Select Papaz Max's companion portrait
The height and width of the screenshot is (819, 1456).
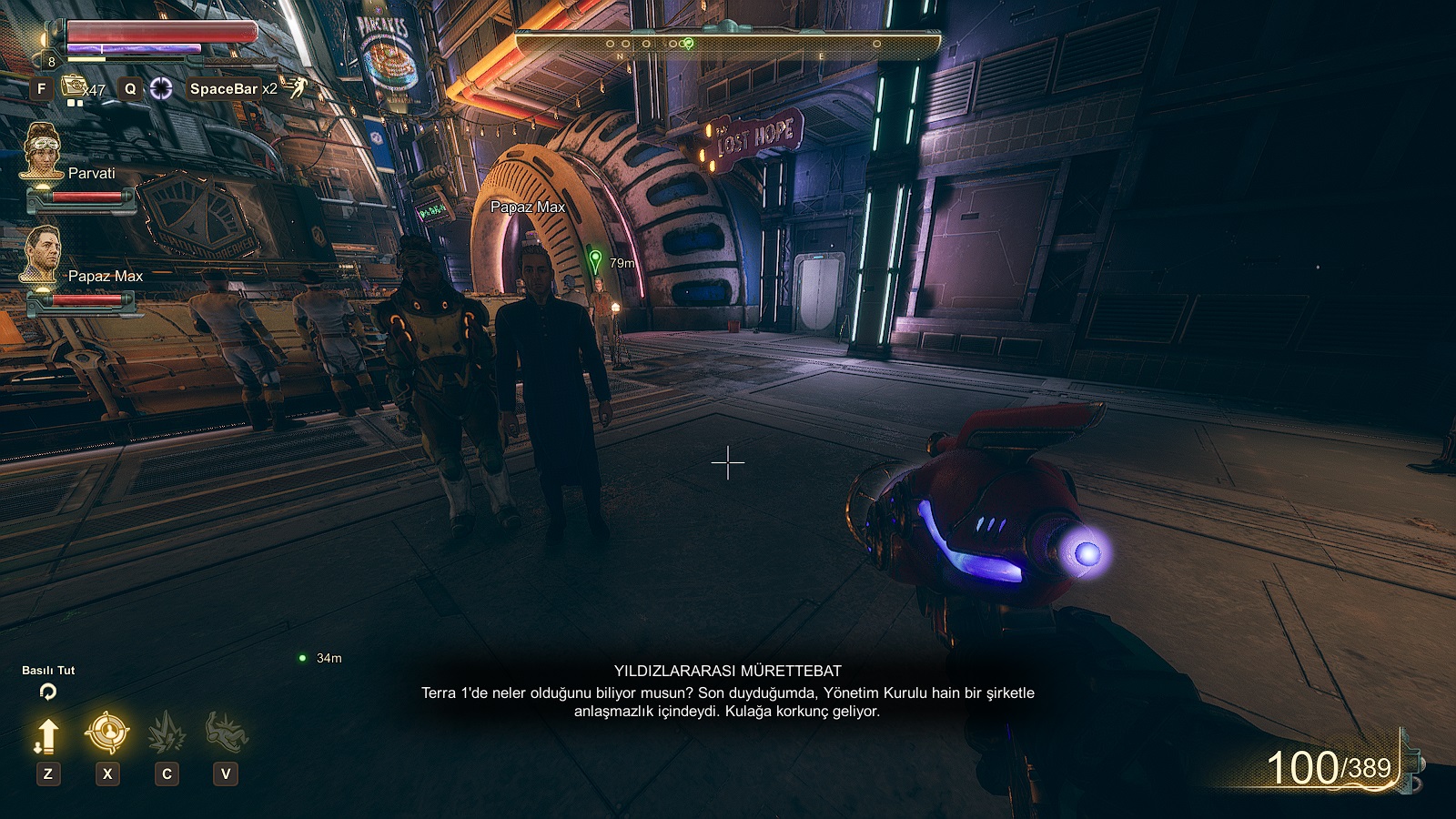[x=42, y=254]
